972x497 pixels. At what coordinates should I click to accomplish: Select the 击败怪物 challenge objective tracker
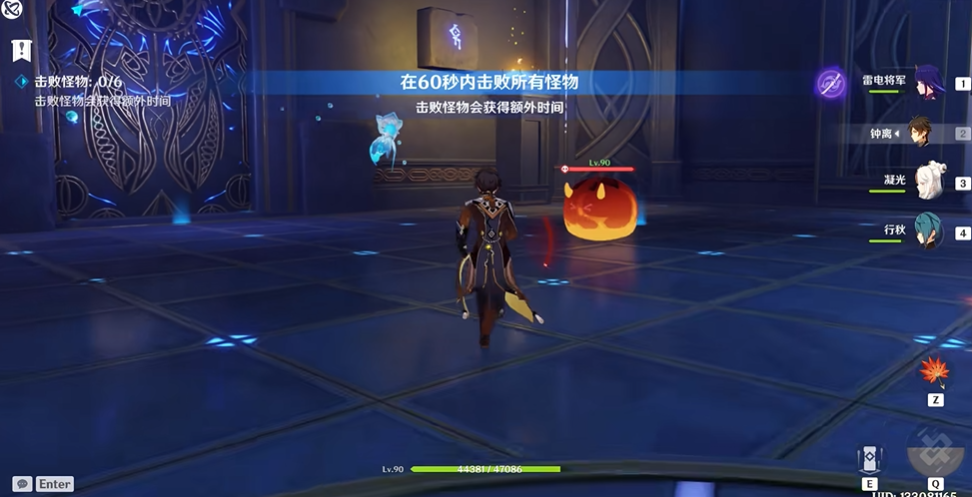click(x=65, y=82)
